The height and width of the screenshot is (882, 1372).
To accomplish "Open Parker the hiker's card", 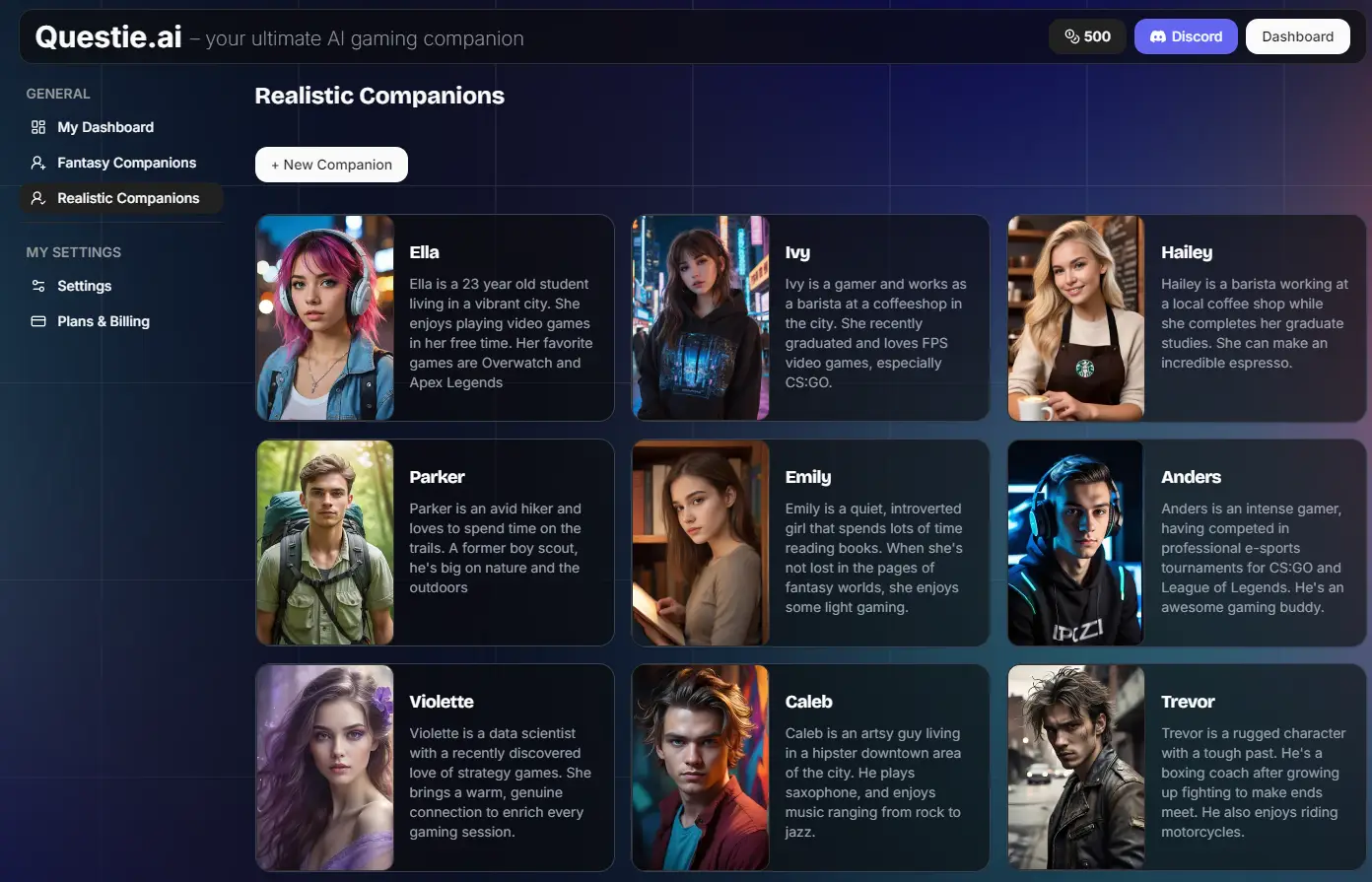I will tap(435, 543).
